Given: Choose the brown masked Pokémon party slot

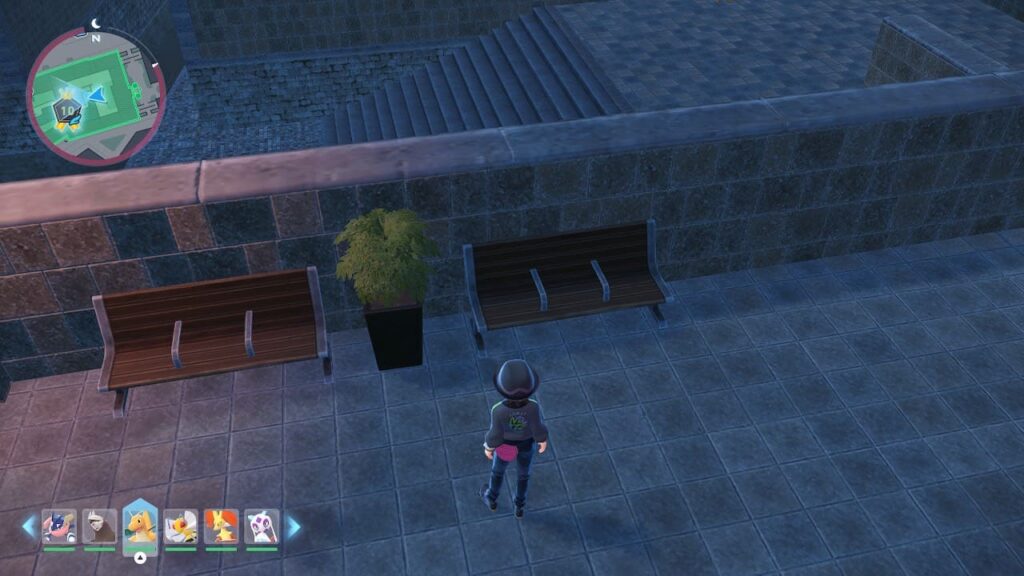Looking at the screenshot, I should pos(99,526).
